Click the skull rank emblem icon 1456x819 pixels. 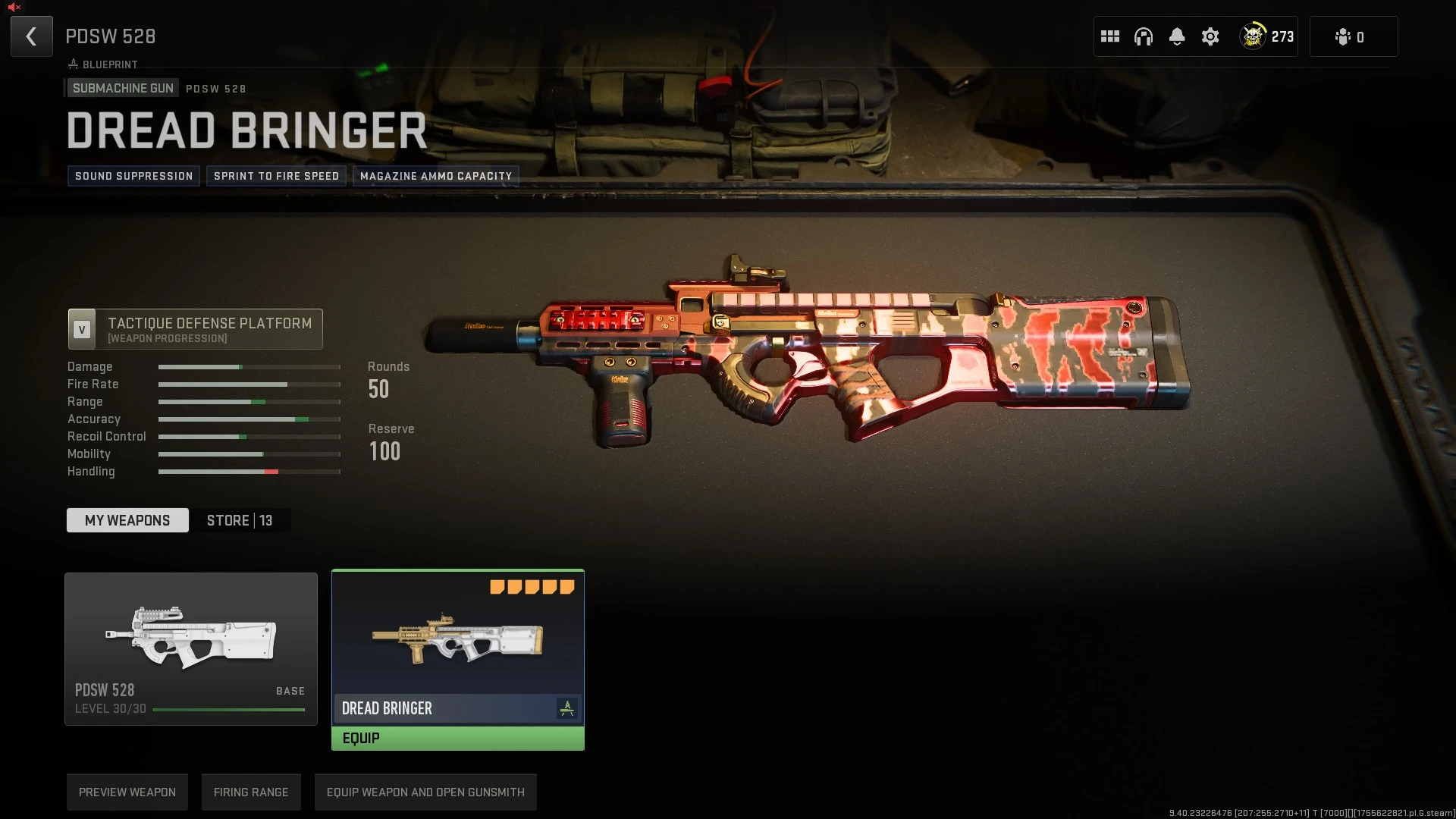(x=1251, y=36)
